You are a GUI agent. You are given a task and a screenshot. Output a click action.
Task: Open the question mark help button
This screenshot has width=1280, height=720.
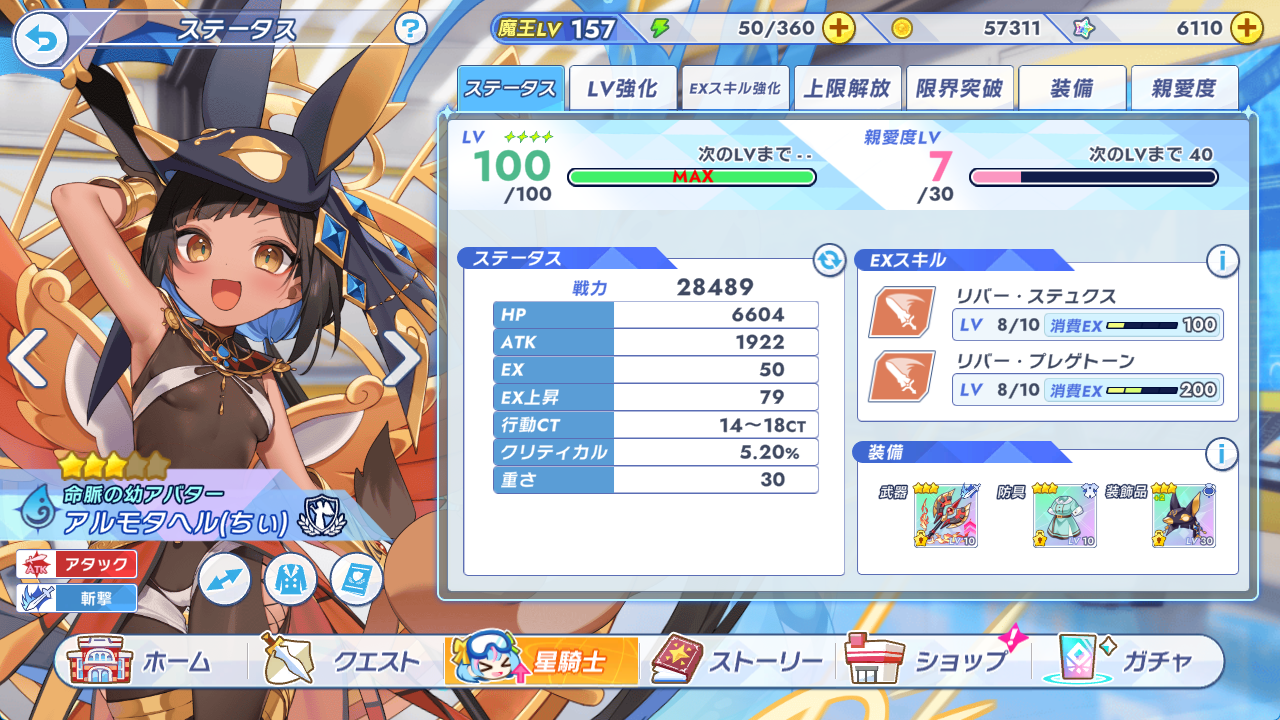tap(411, 28)
